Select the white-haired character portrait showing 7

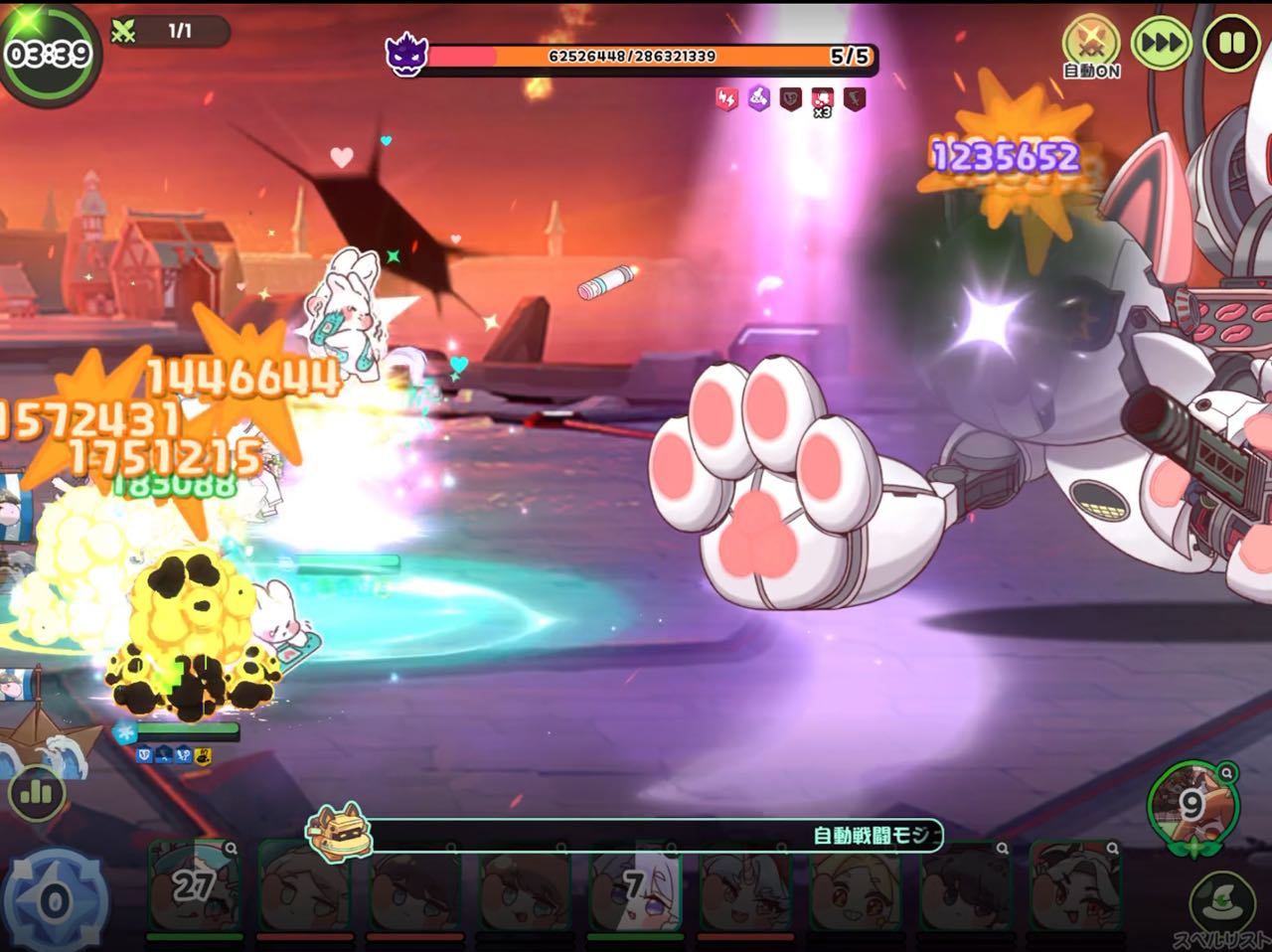[634, 886]
